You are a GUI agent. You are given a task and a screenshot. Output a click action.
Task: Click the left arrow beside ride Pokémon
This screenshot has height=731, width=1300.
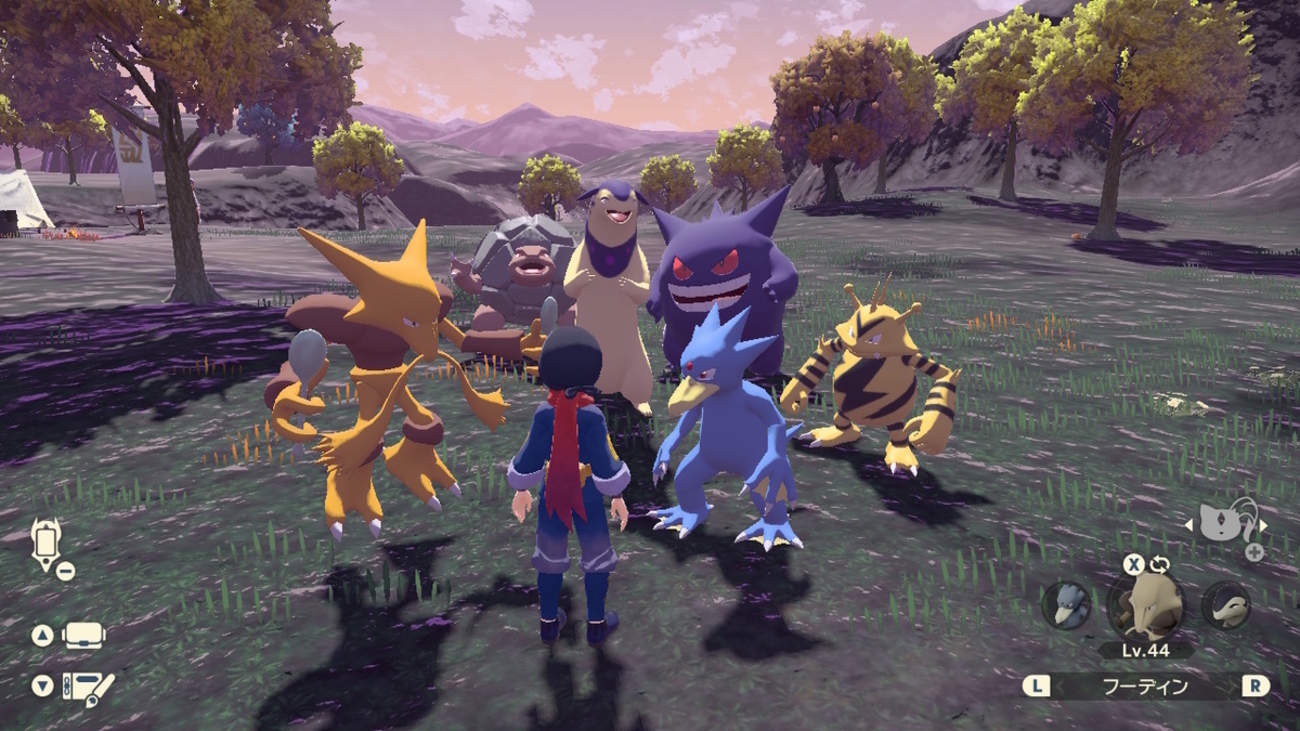point(1189,526)
